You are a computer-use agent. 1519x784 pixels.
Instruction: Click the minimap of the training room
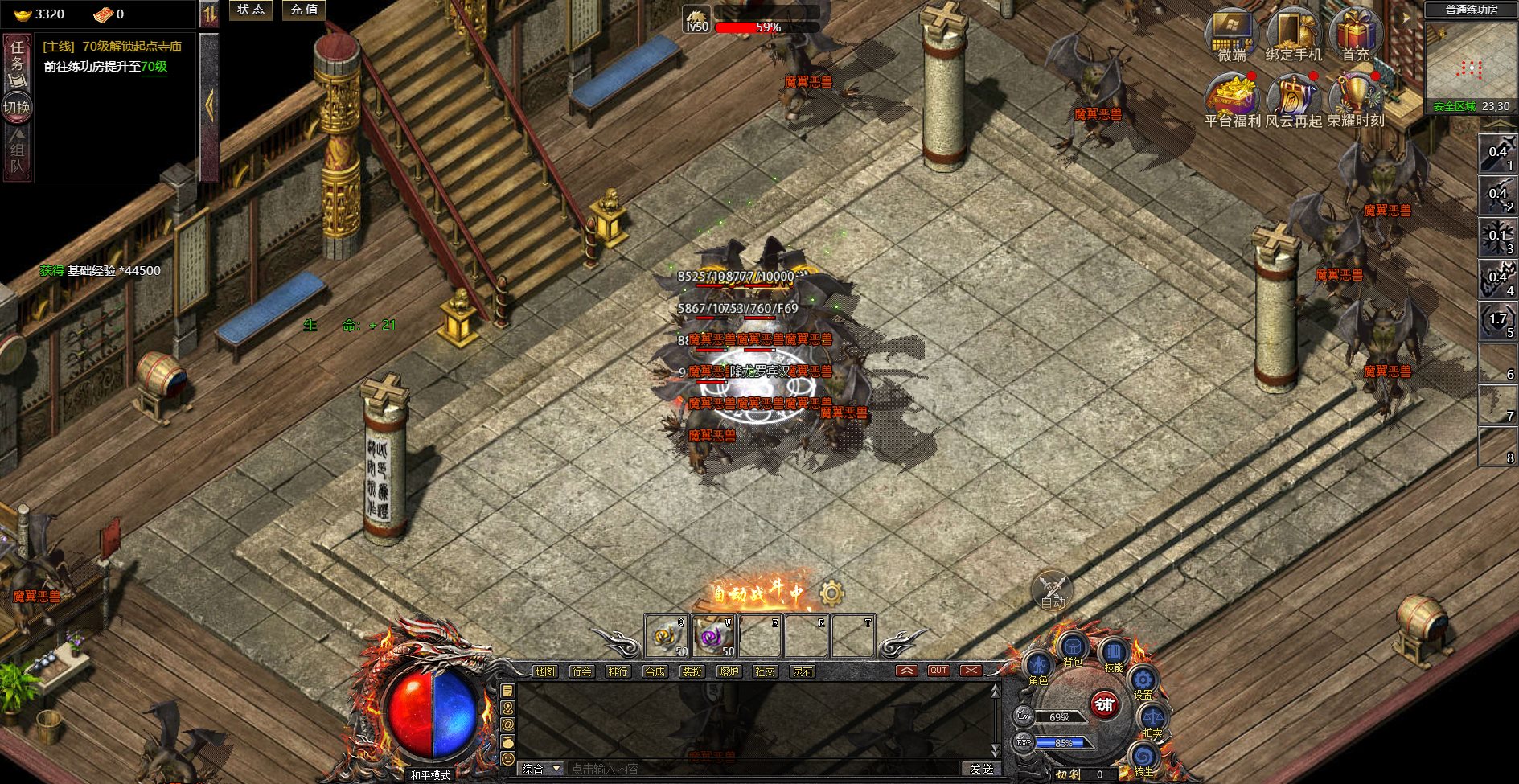1470,63
